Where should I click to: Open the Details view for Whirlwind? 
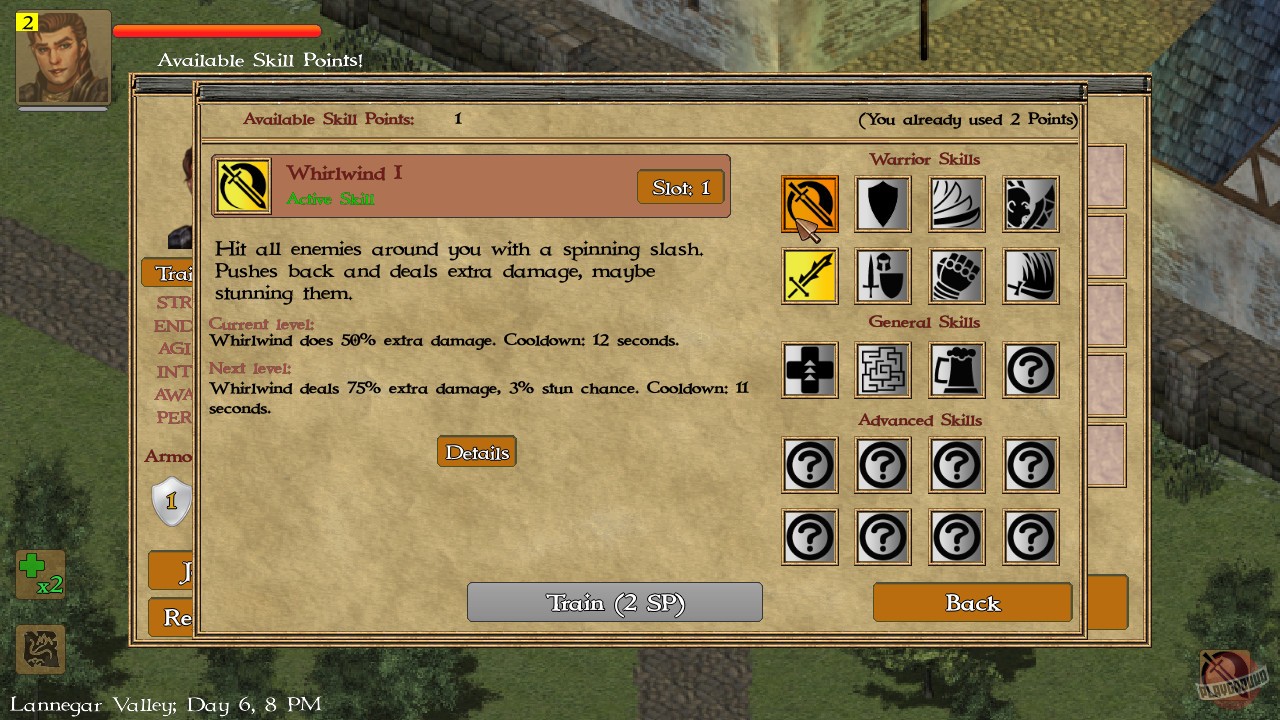(476, 451)
